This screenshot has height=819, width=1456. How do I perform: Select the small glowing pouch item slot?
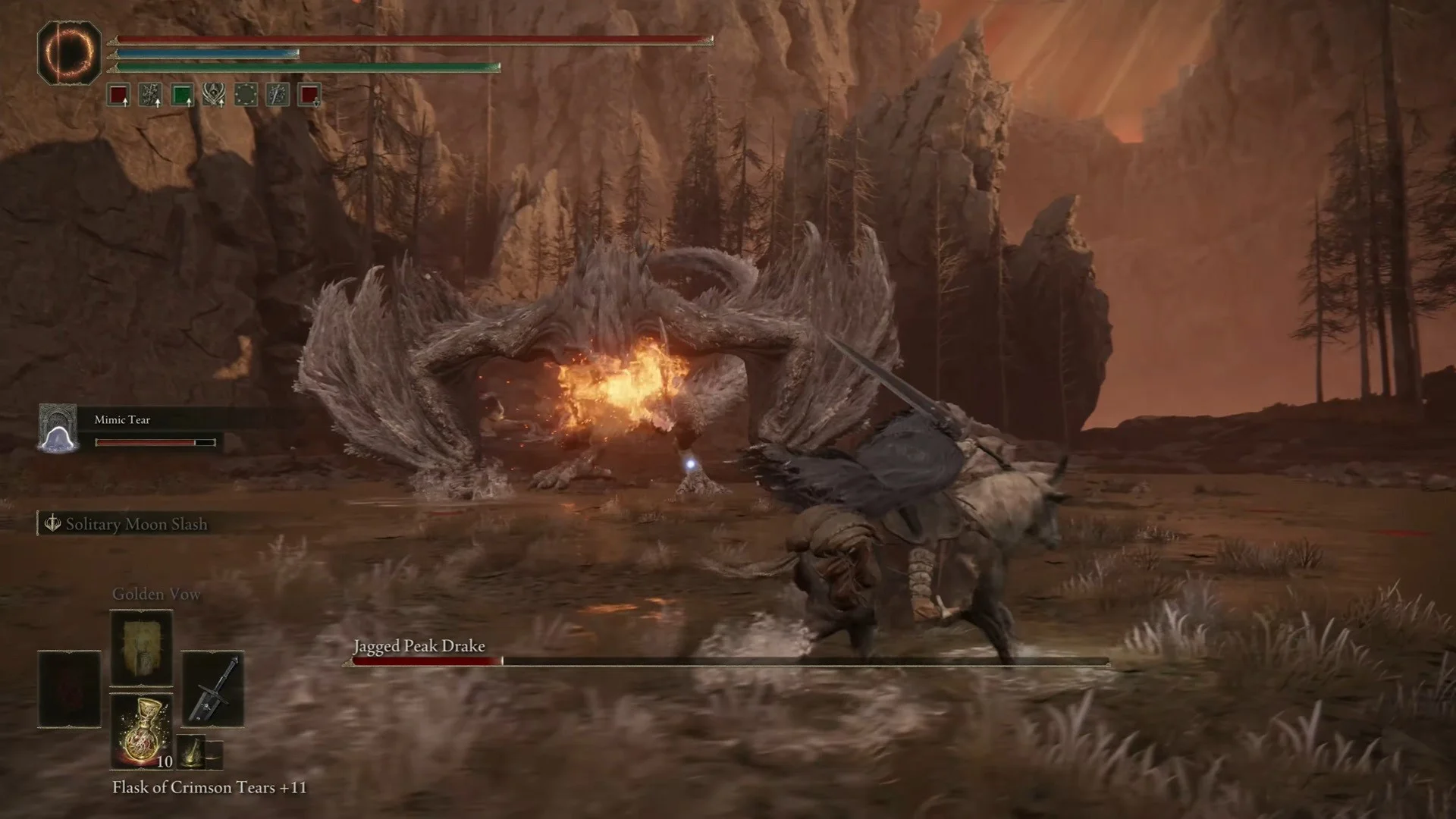tap(192, 751)
